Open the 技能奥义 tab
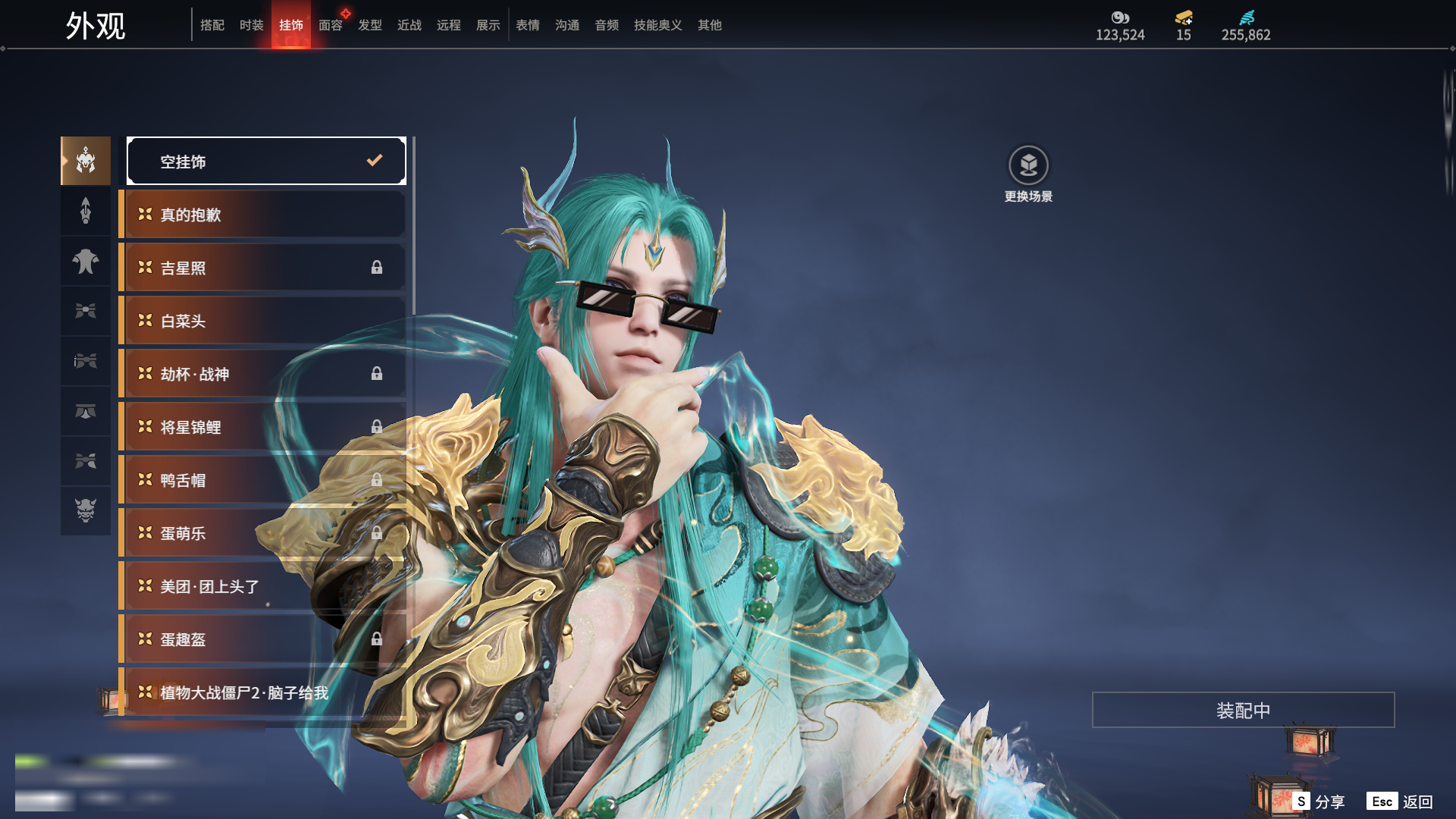The width and height of the screenshot is (1456, 819). point(657,25)
